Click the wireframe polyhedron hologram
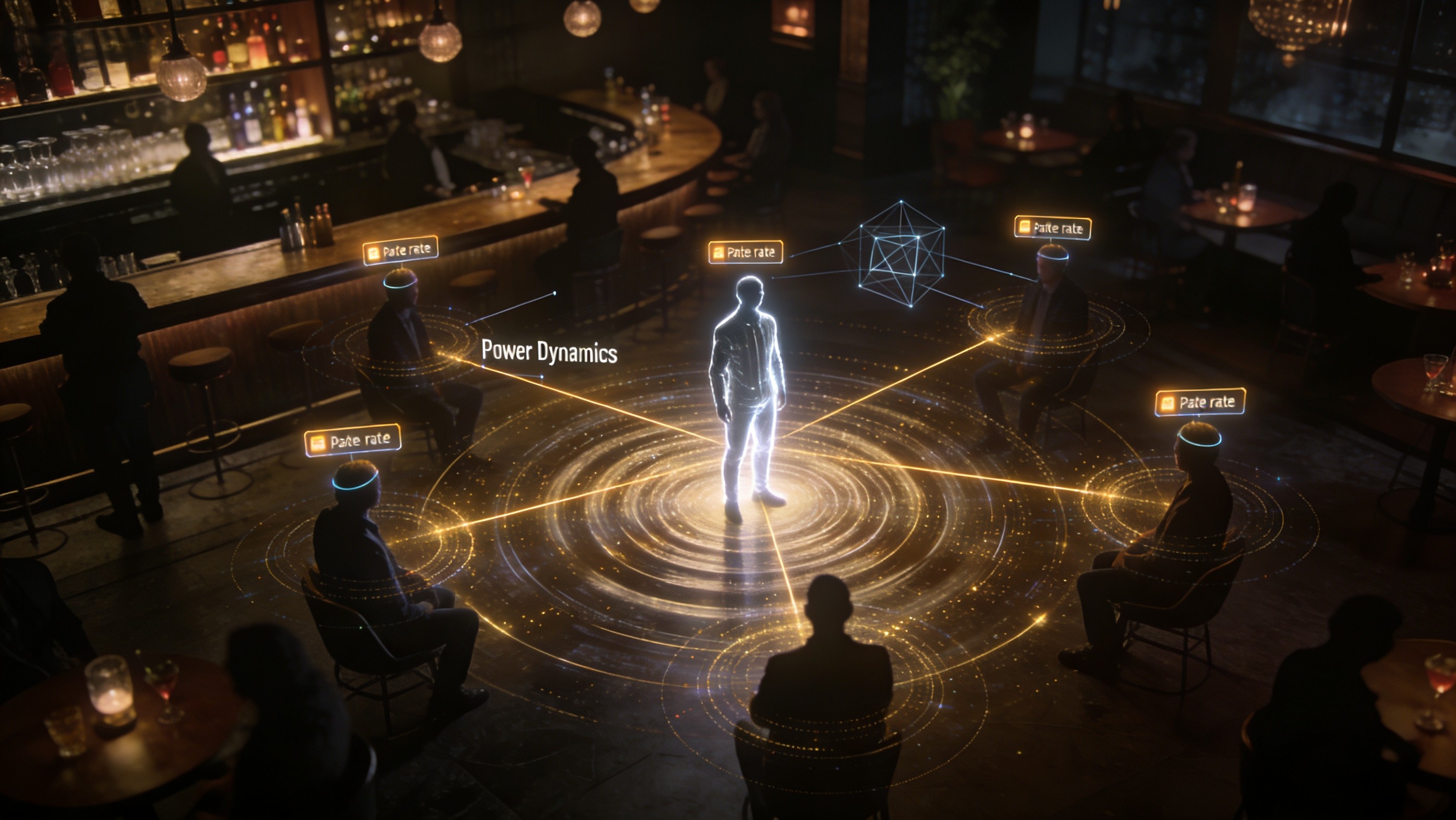 (902, 254)
